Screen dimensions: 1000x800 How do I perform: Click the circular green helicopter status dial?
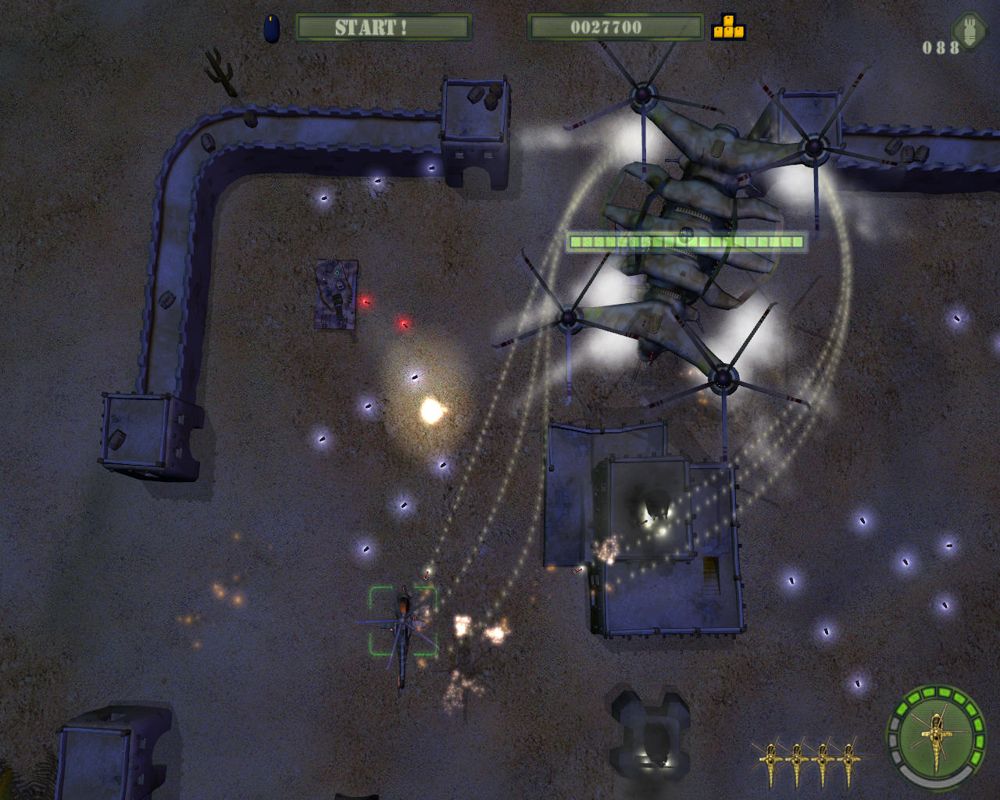(936, 735)
